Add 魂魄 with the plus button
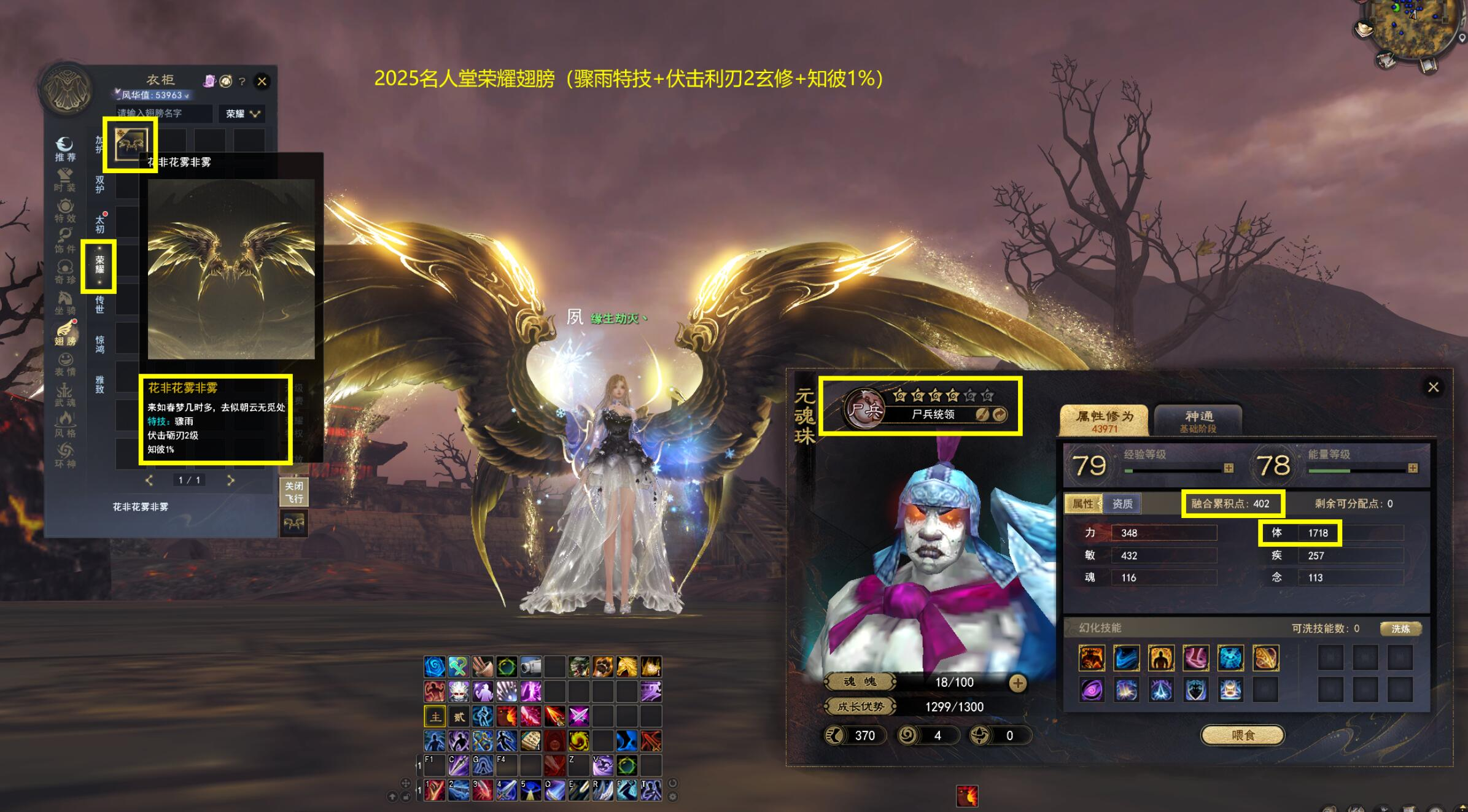 click(x=1017, y=682)
